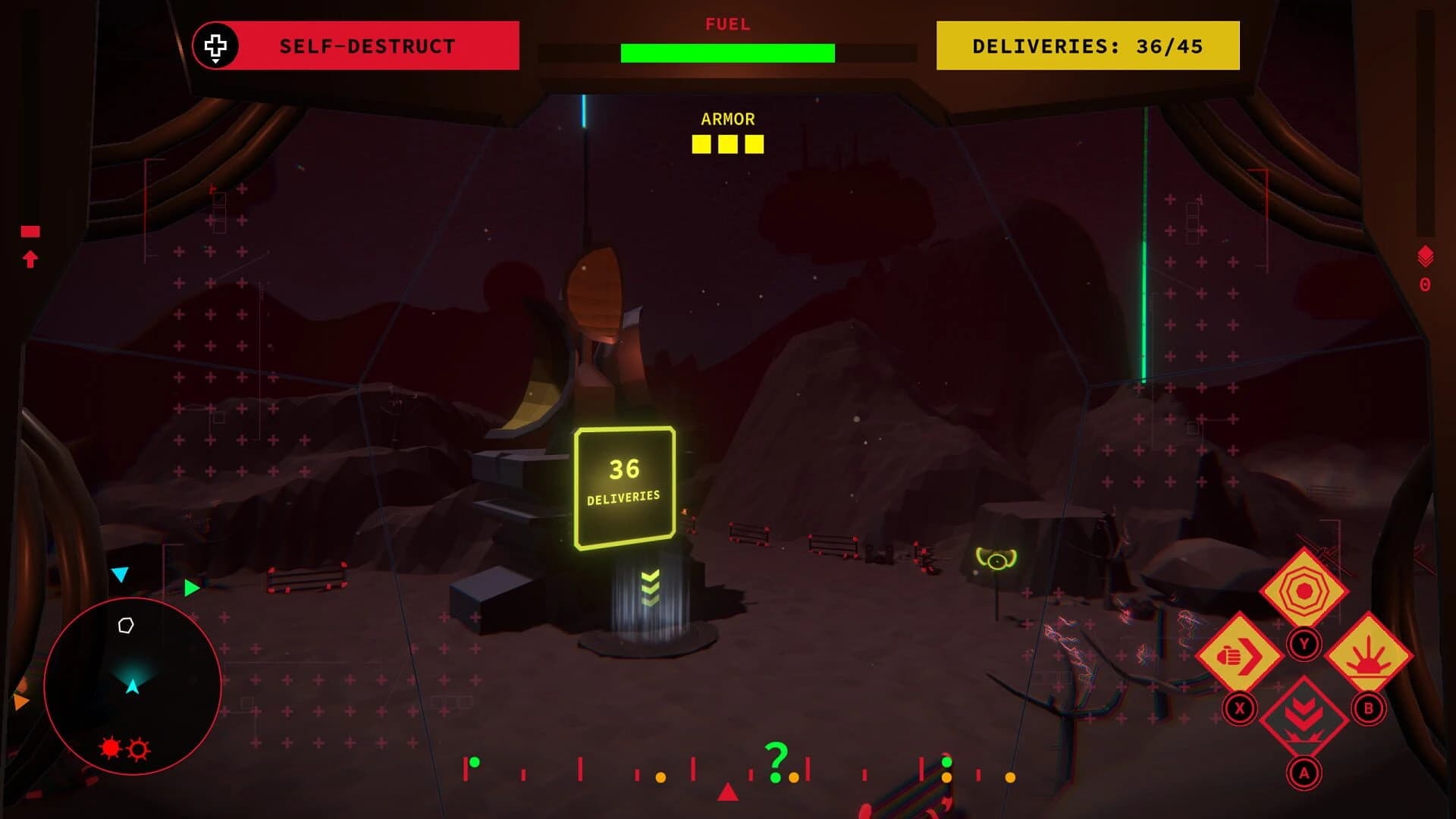The image size is (1456, 819).
Task: Expand the white pentagon marker on the minimap
Action: (x=125, y=626)
